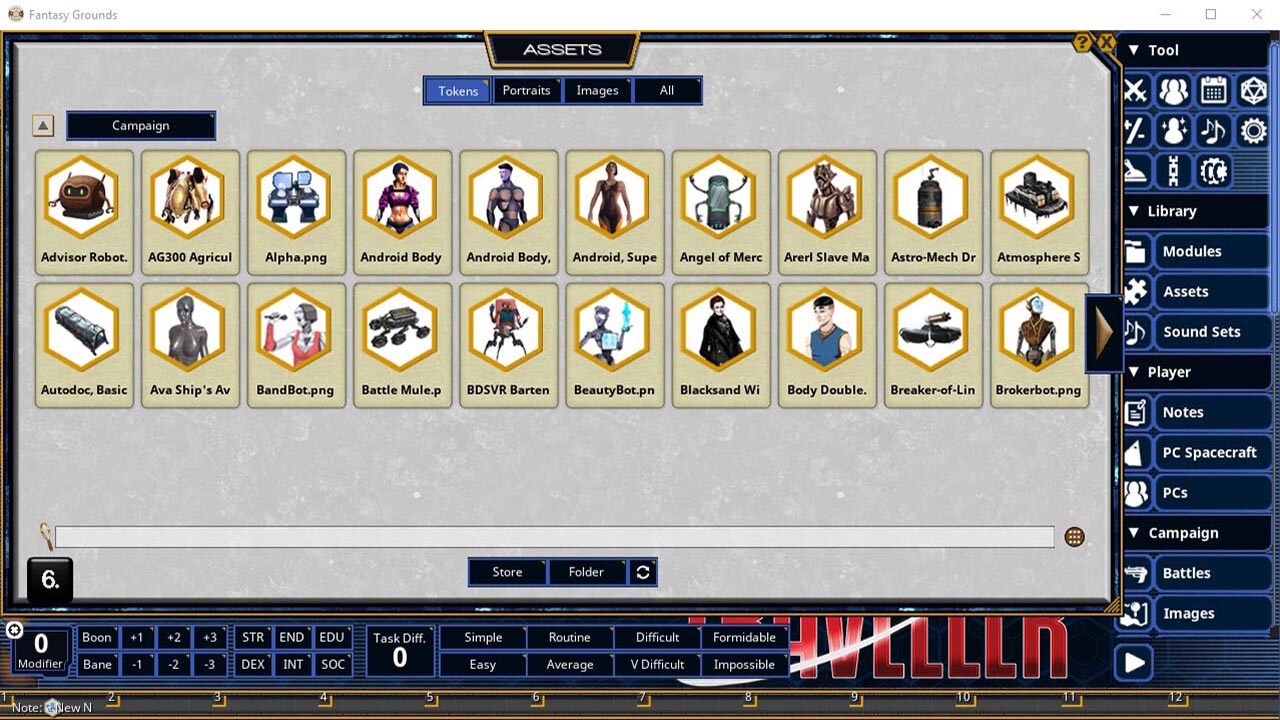
Task: Click the grid icon beside the search bar
Action: [1074, 537]
